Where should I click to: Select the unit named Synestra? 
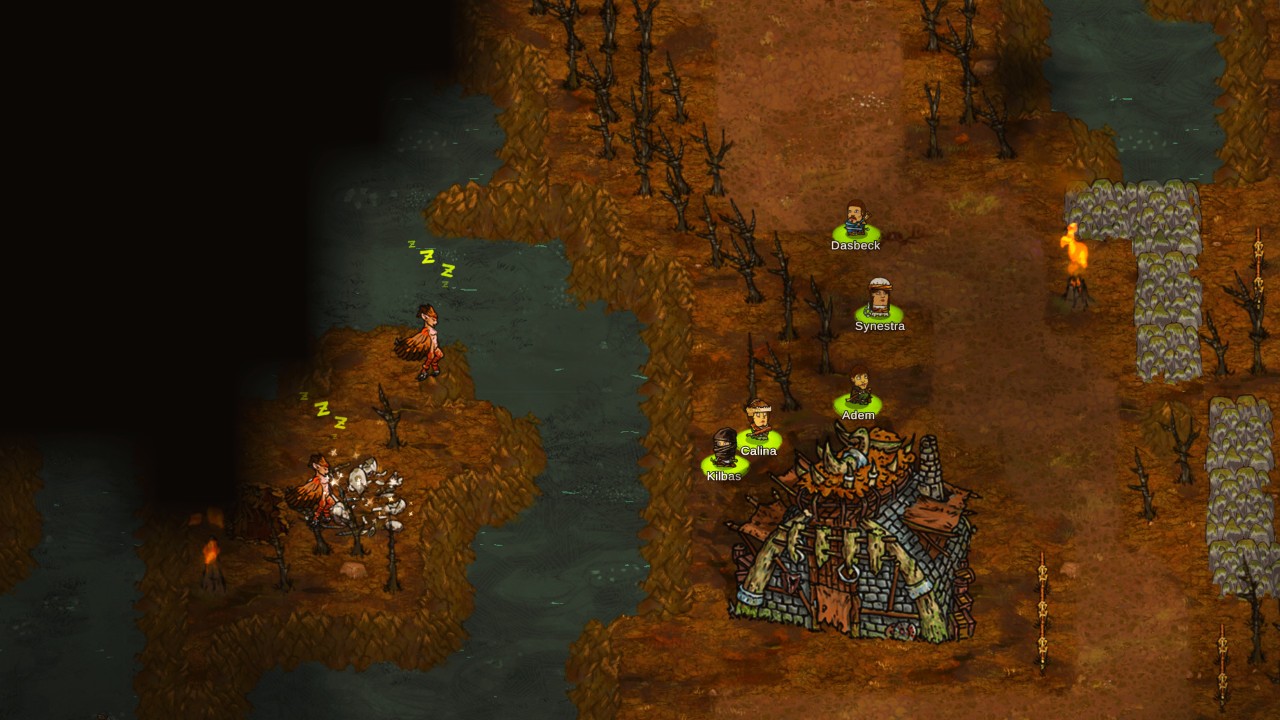879,300
